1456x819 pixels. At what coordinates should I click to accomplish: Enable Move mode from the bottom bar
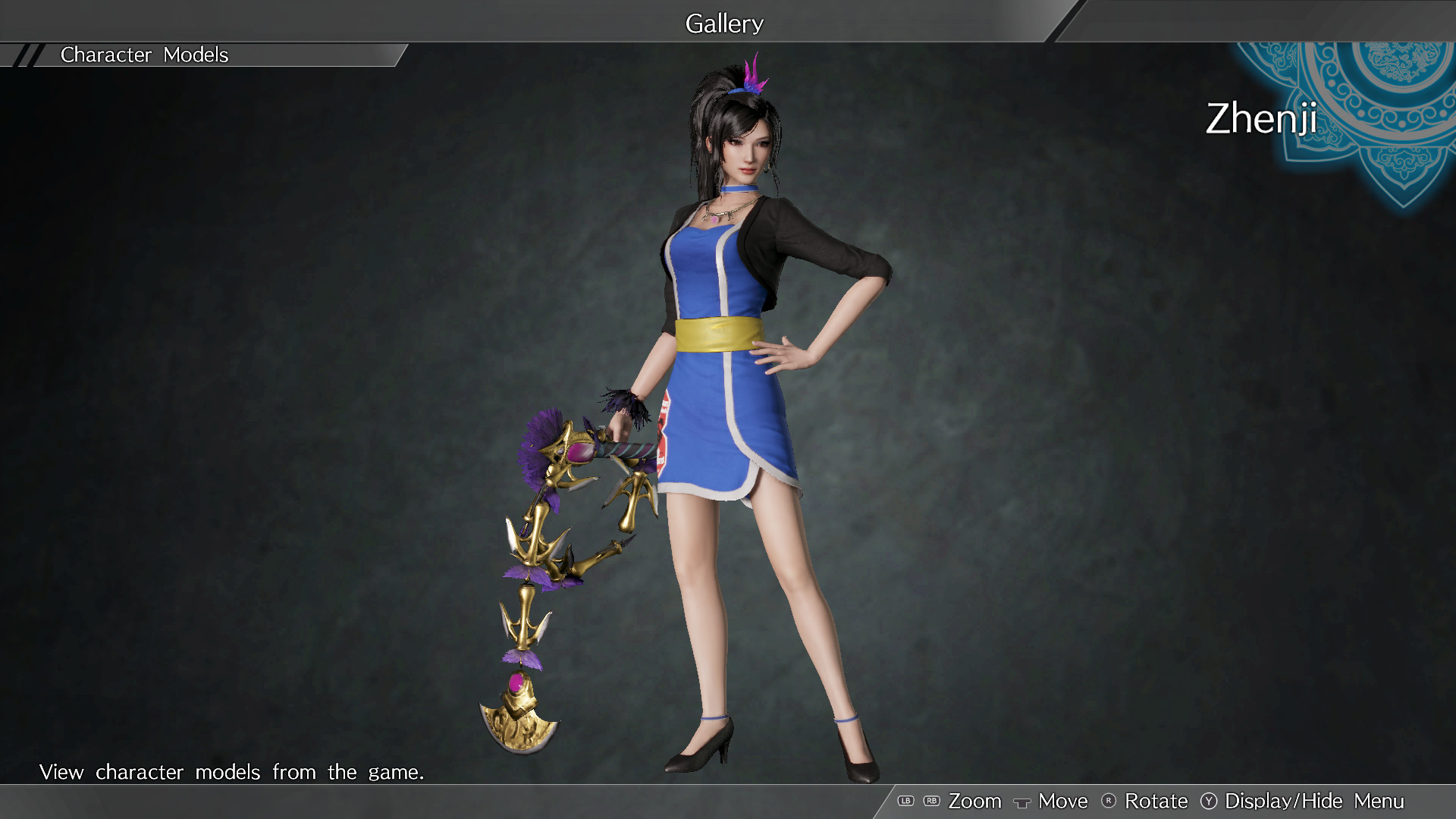[1062, 802]
